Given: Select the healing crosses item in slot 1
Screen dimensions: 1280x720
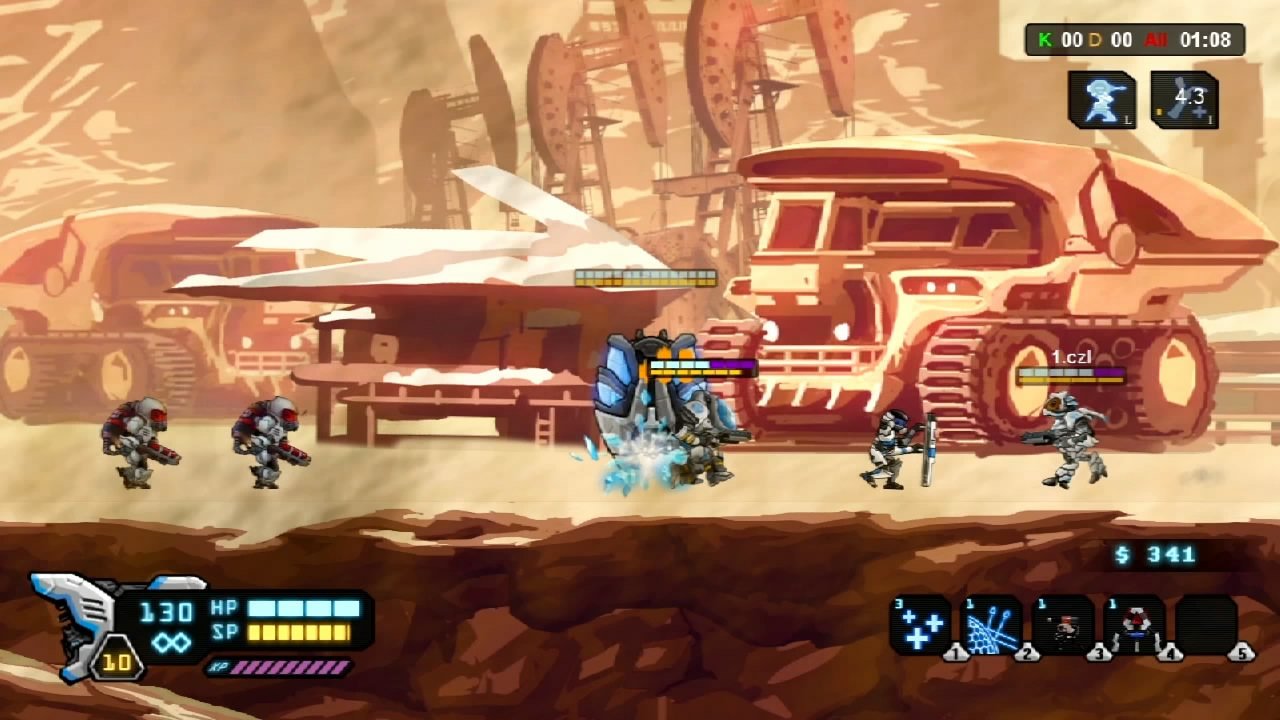Looking at the screenshot, I should [921, 625].
